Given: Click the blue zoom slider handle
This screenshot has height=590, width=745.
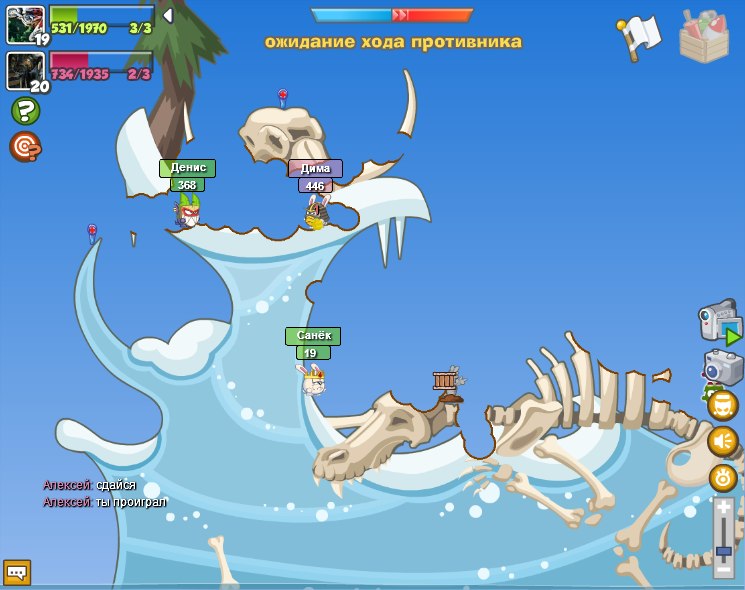Looking at the screenshot, I should pos(724,551).
